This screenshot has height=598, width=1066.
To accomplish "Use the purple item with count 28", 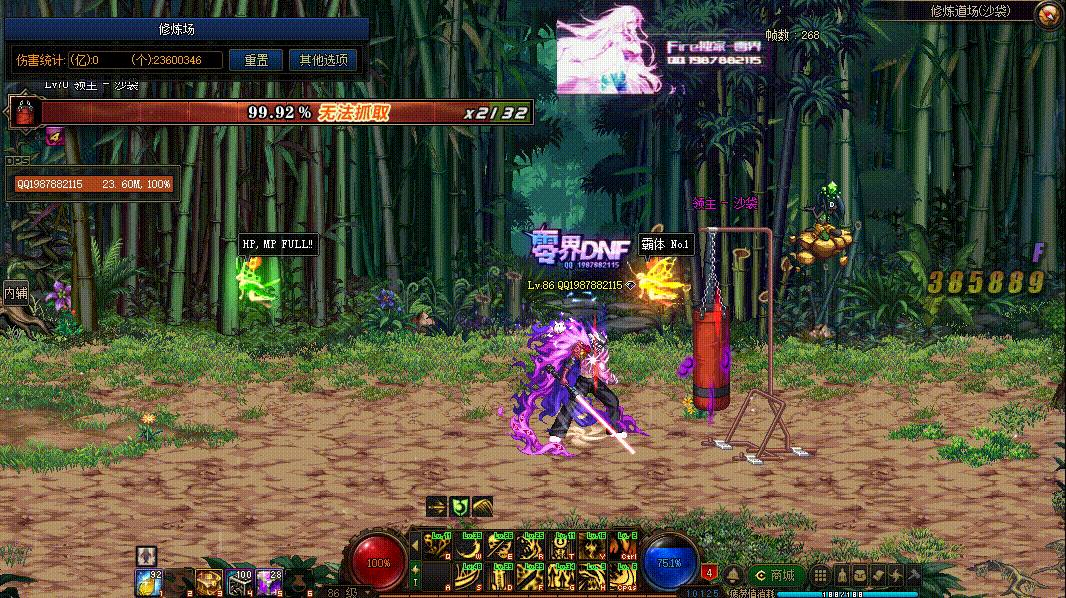I will point(269,581).
